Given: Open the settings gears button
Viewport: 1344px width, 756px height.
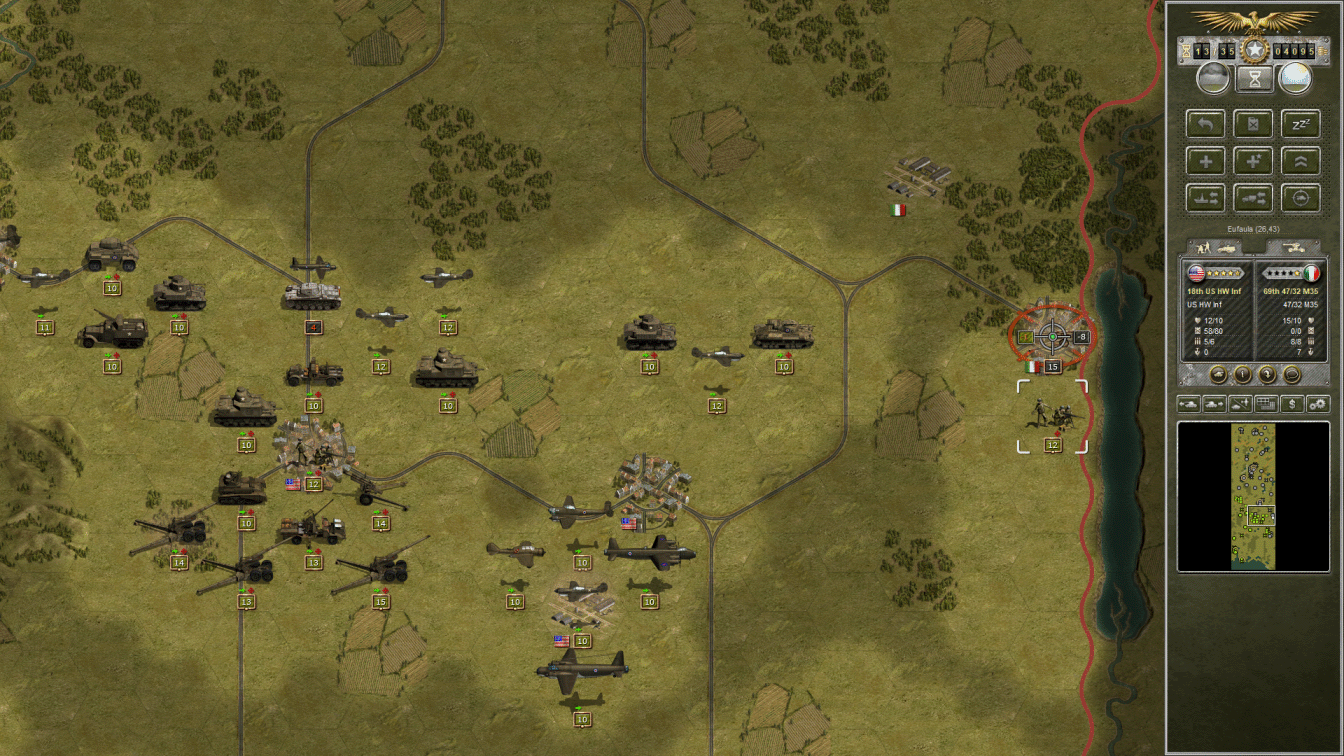Looking at the screenshot, I should point(1318,404).
